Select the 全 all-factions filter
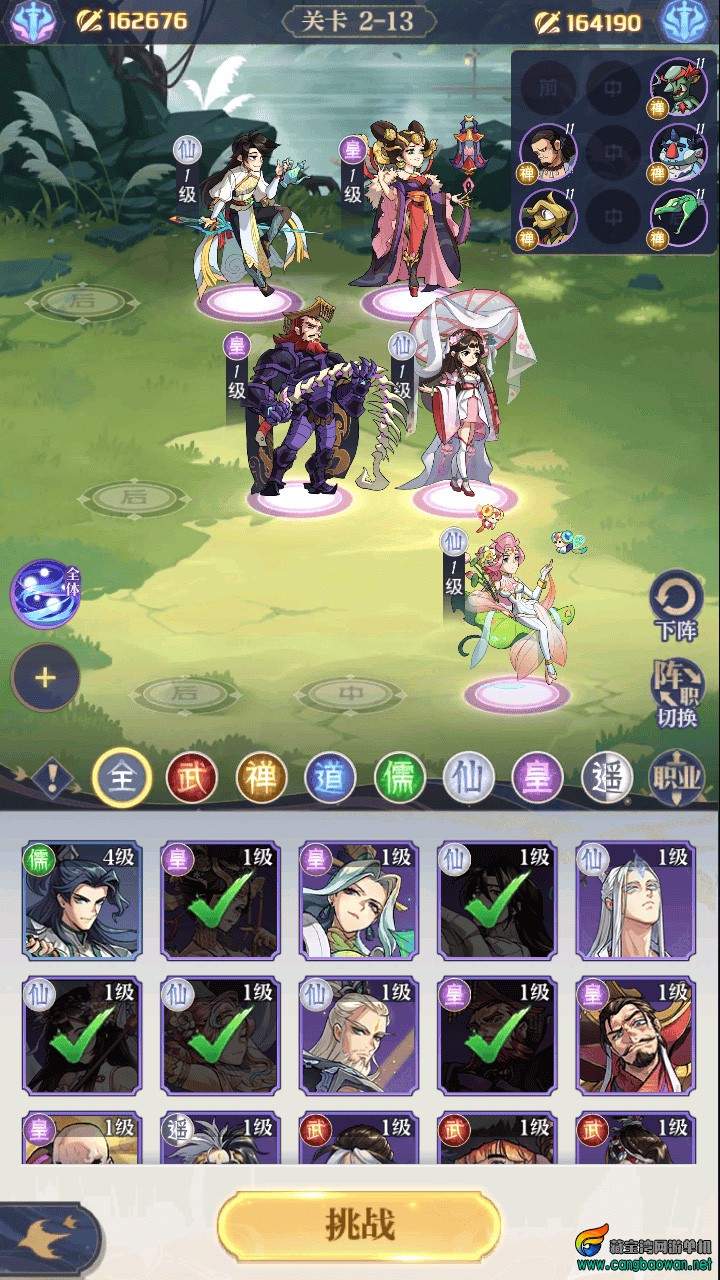 click(x=121, y=777)
